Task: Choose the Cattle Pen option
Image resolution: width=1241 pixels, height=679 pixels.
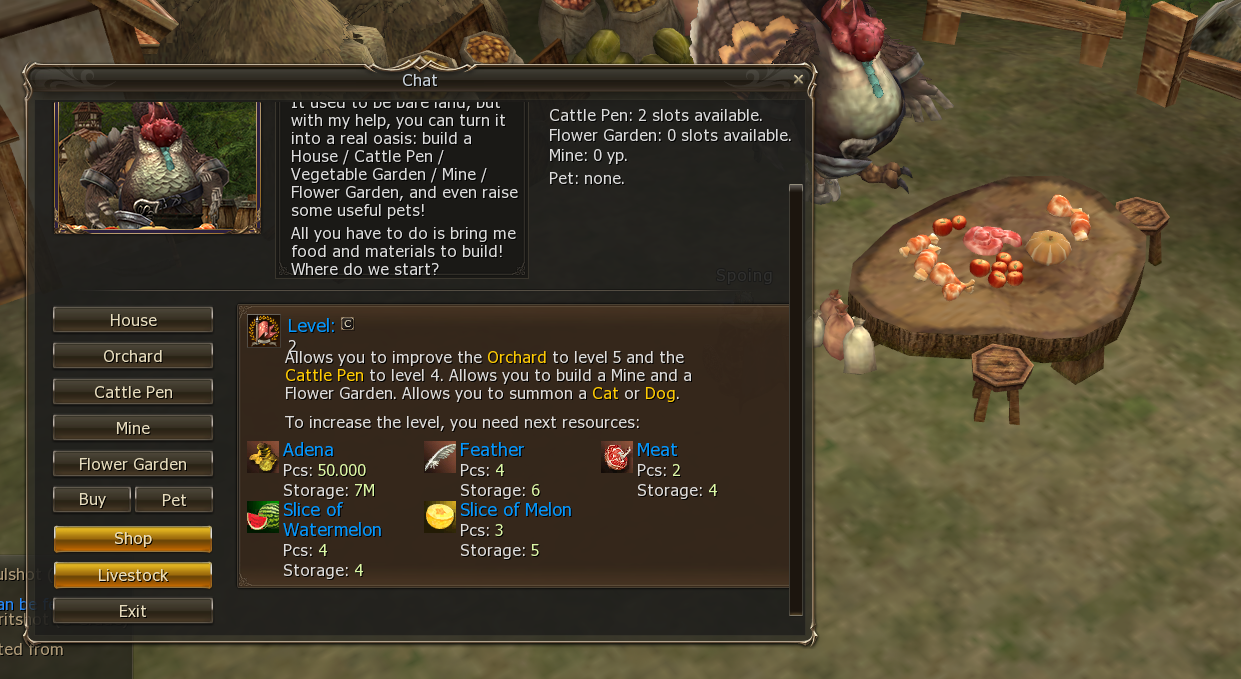Action: point(133,392)
